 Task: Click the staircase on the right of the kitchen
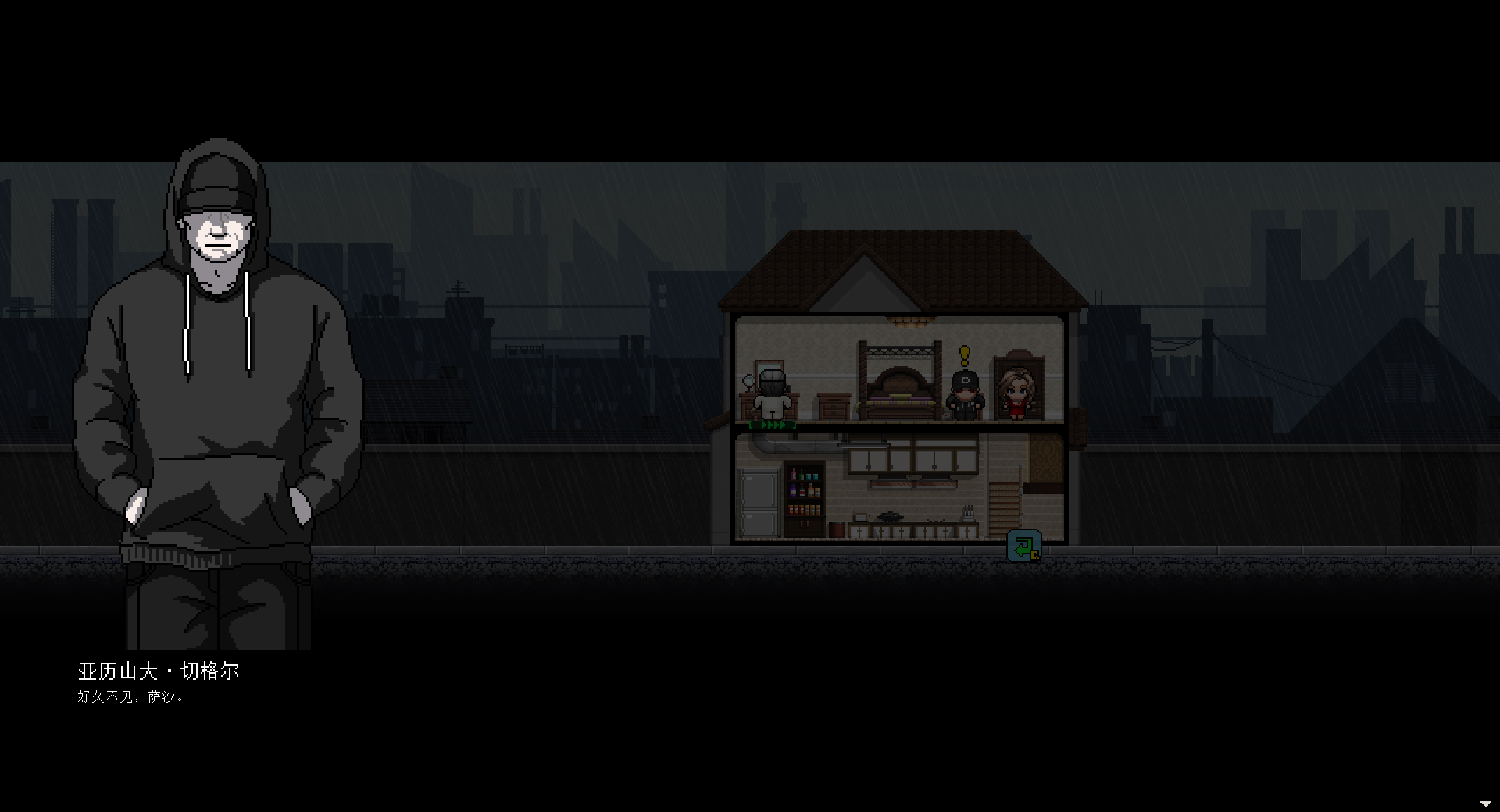[x=1003, y=509]
